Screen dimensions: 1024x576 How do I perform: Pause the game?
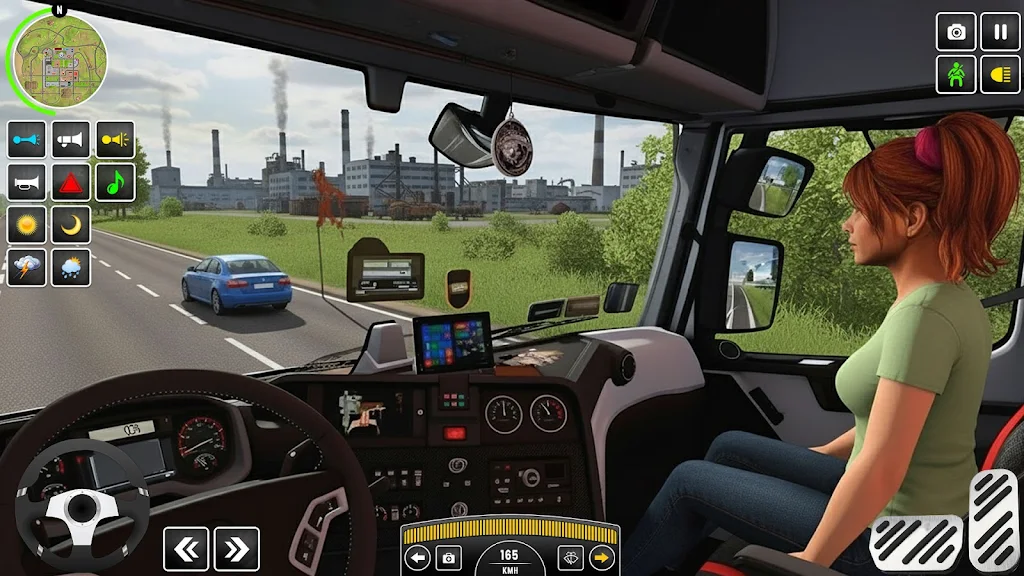[x=1000, y=31]
